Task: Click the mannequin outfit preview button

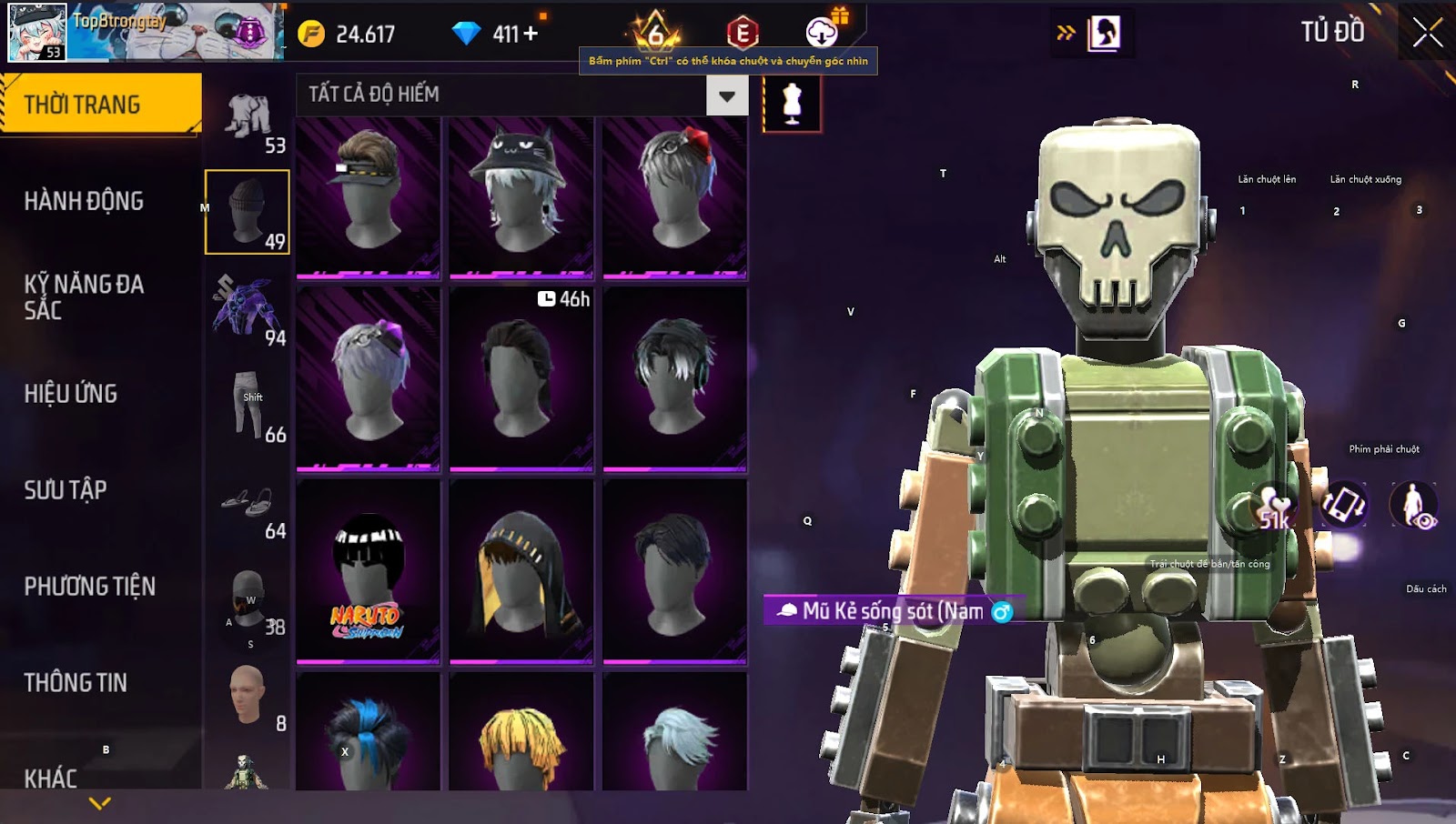Action: tap(792, 103)
